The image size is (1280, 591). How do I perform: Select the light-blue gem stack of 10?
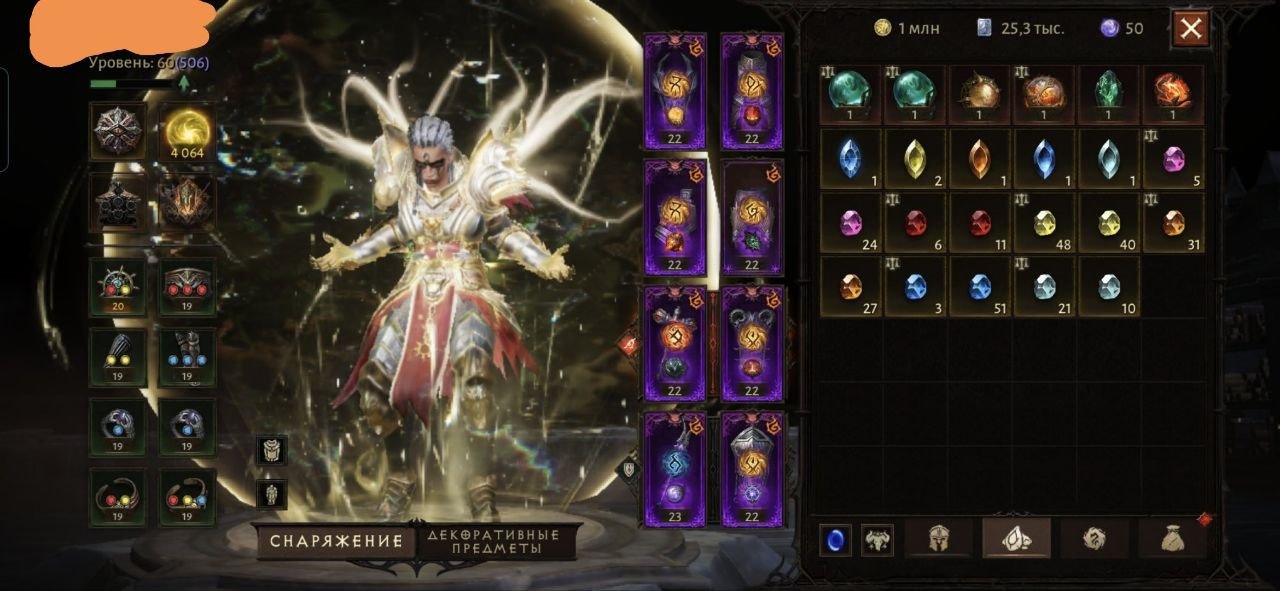point(1108,286)
